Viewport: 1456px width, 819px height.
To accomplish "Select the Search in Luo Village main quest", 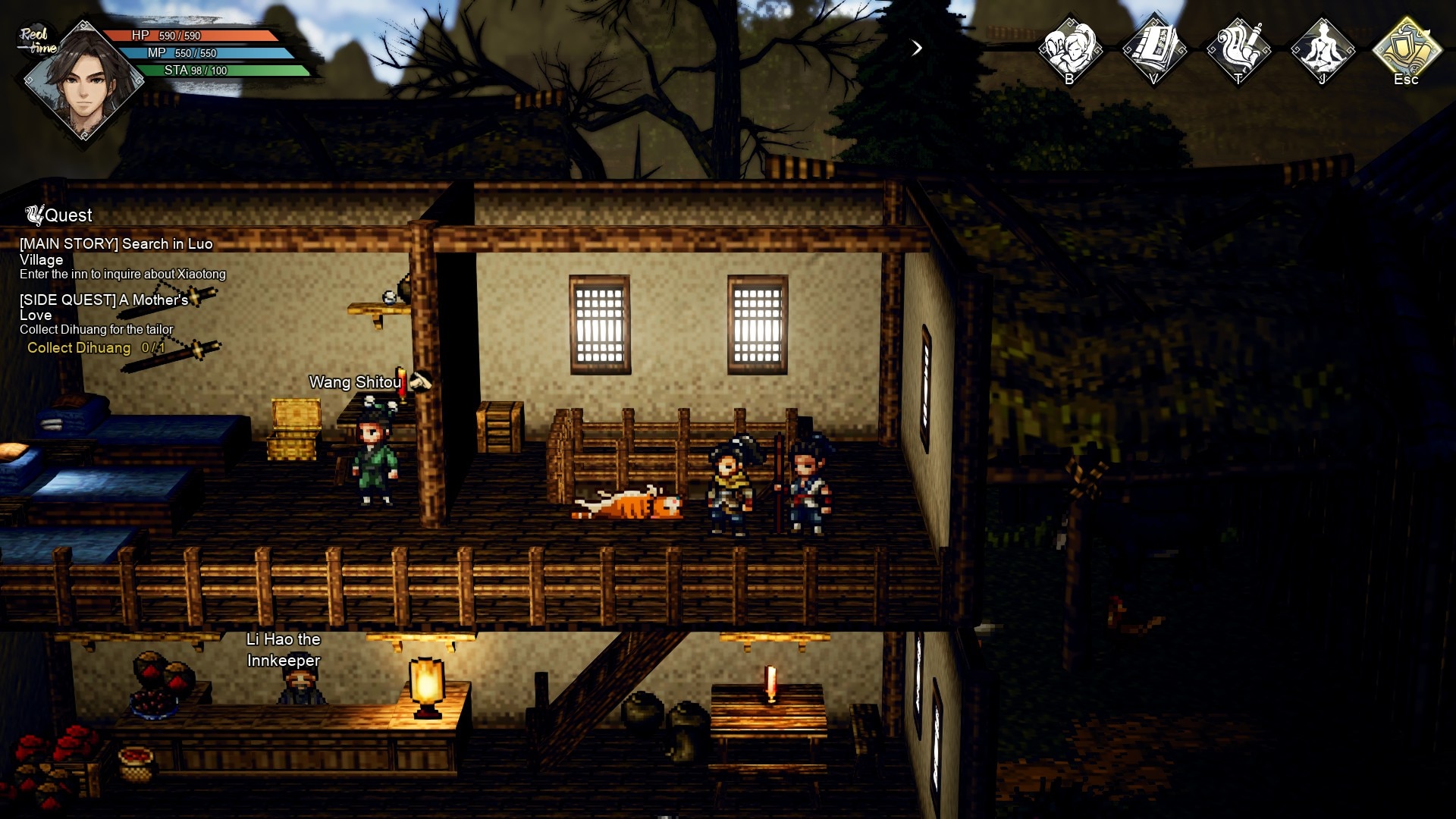I will [116, 251].
